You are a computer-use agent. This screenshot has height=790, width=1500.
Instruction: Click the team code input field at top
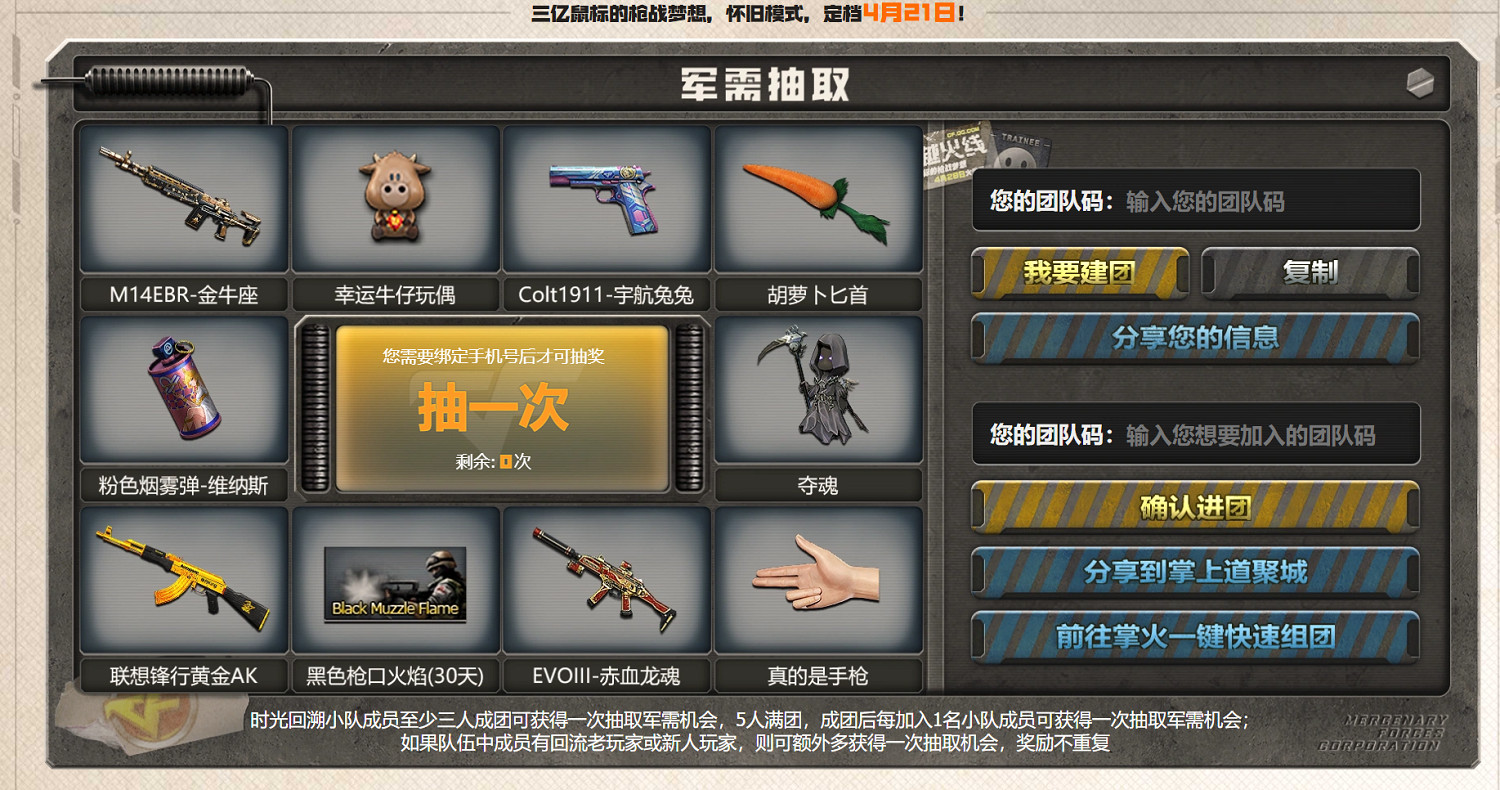[1196, 199]
